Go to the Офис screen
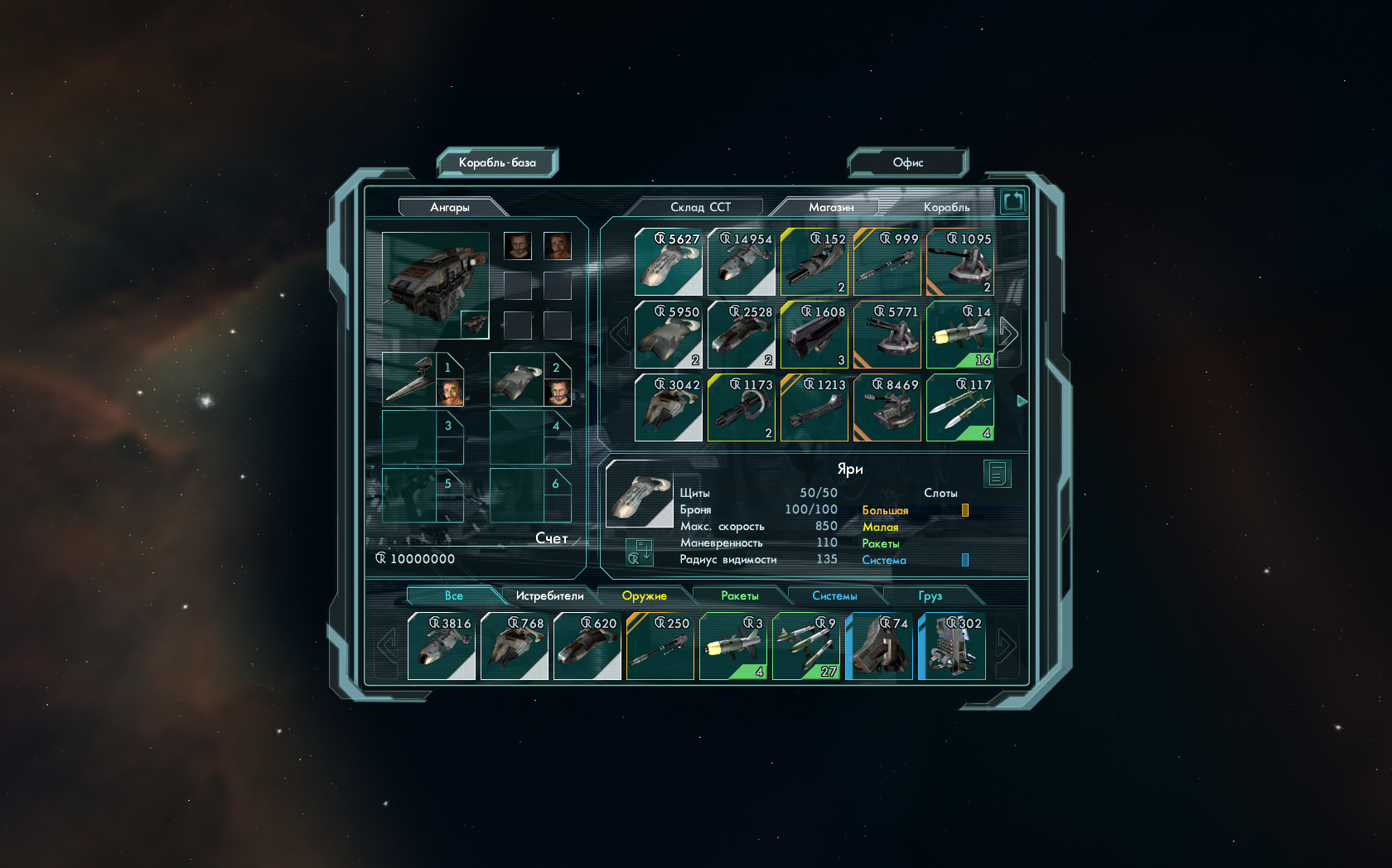The height and width of the screenshot is (868, 1392). tap(907, 162)
